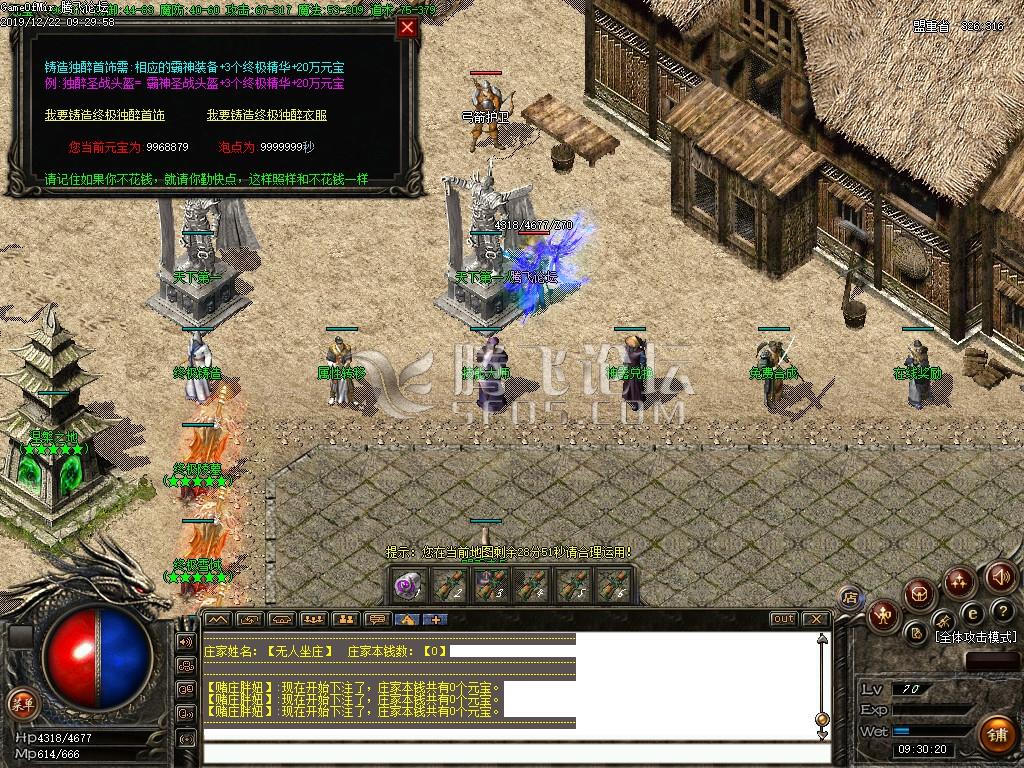Click the round 'e' button

tap(971, 613)
